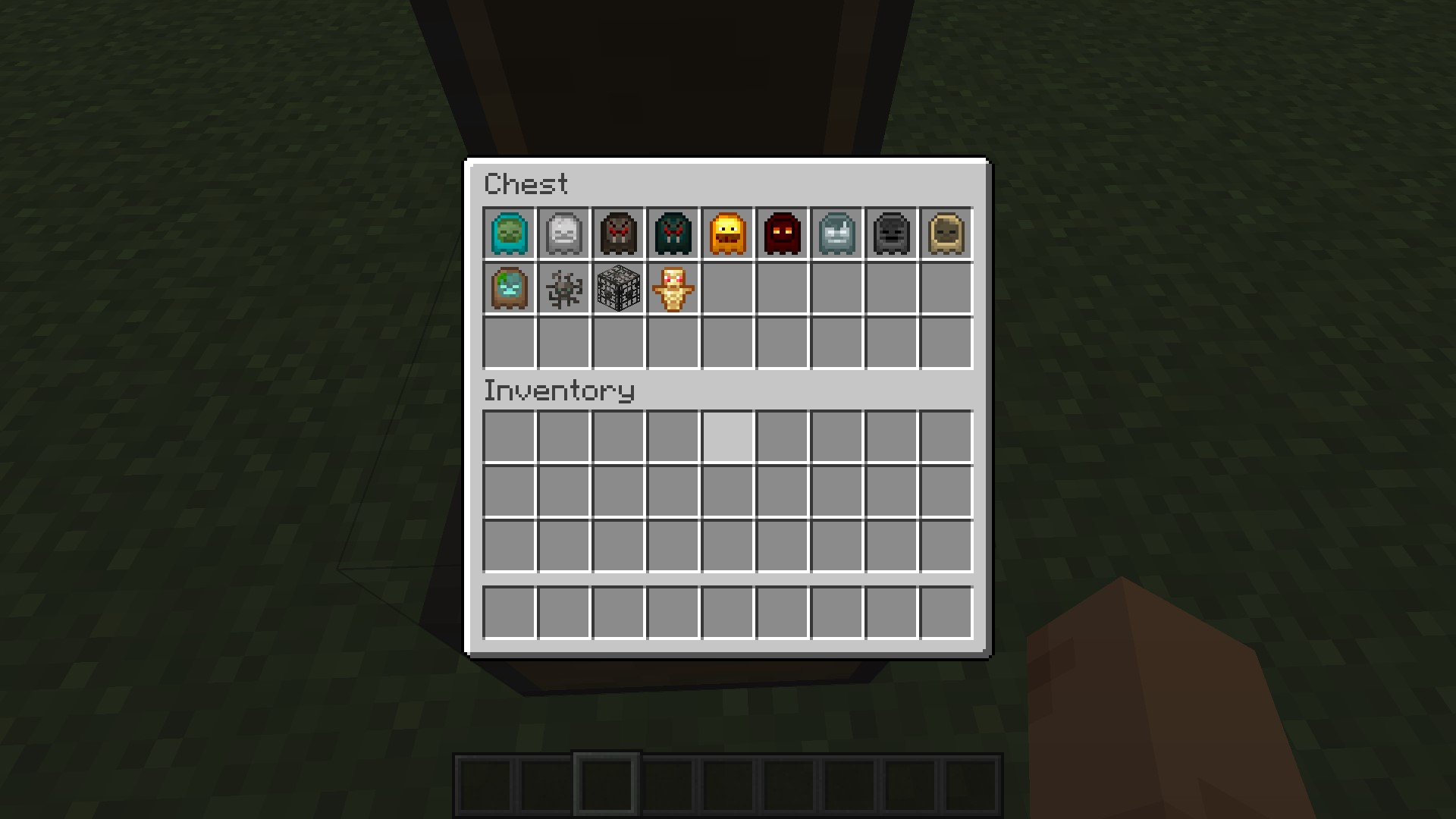The image size is (1456, 819).
Task: Select the drowned spawn egg below the zombie egg
Action: 507,288
